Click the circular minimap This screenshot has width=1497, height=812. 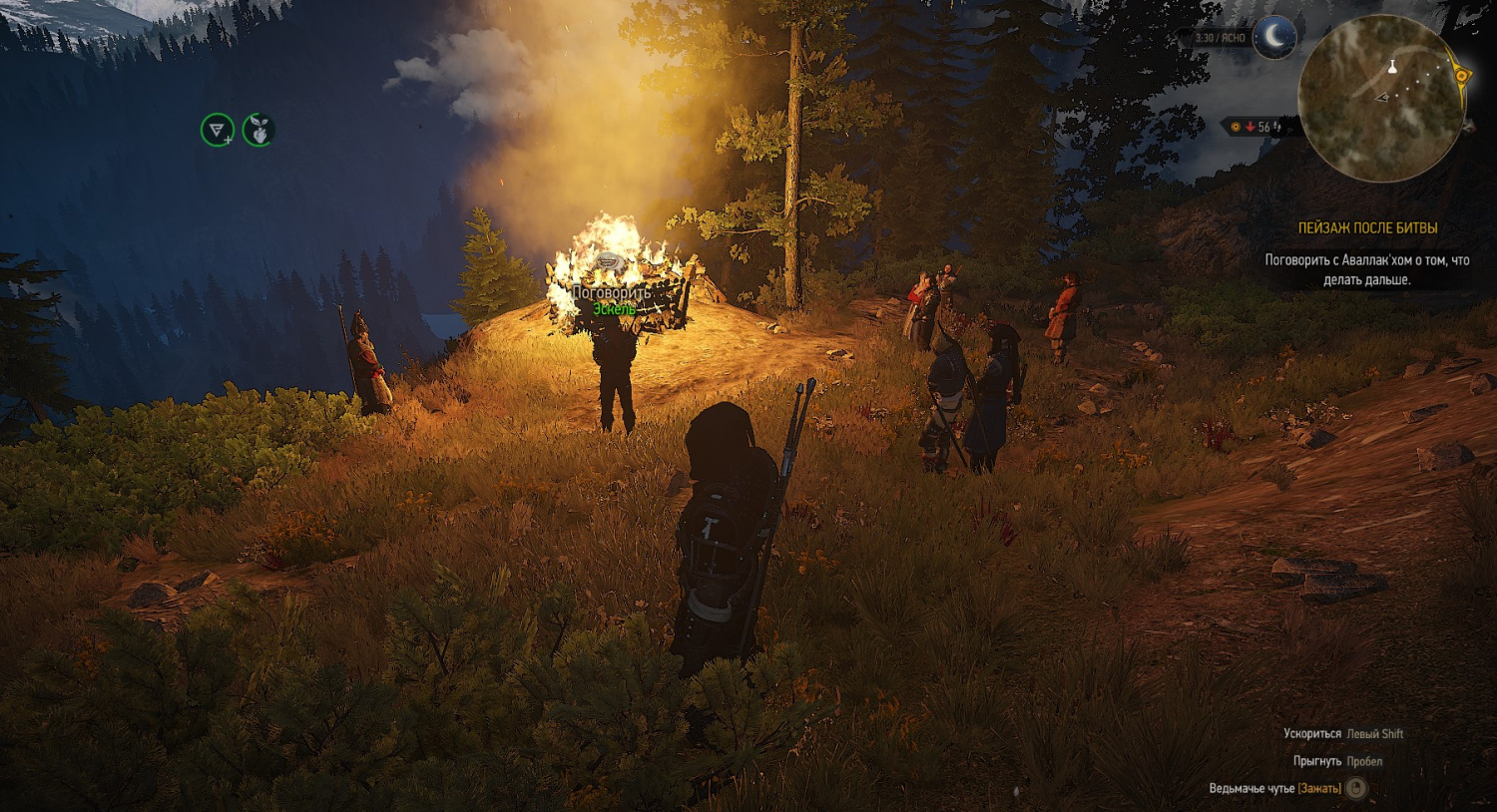(1381, 98)
